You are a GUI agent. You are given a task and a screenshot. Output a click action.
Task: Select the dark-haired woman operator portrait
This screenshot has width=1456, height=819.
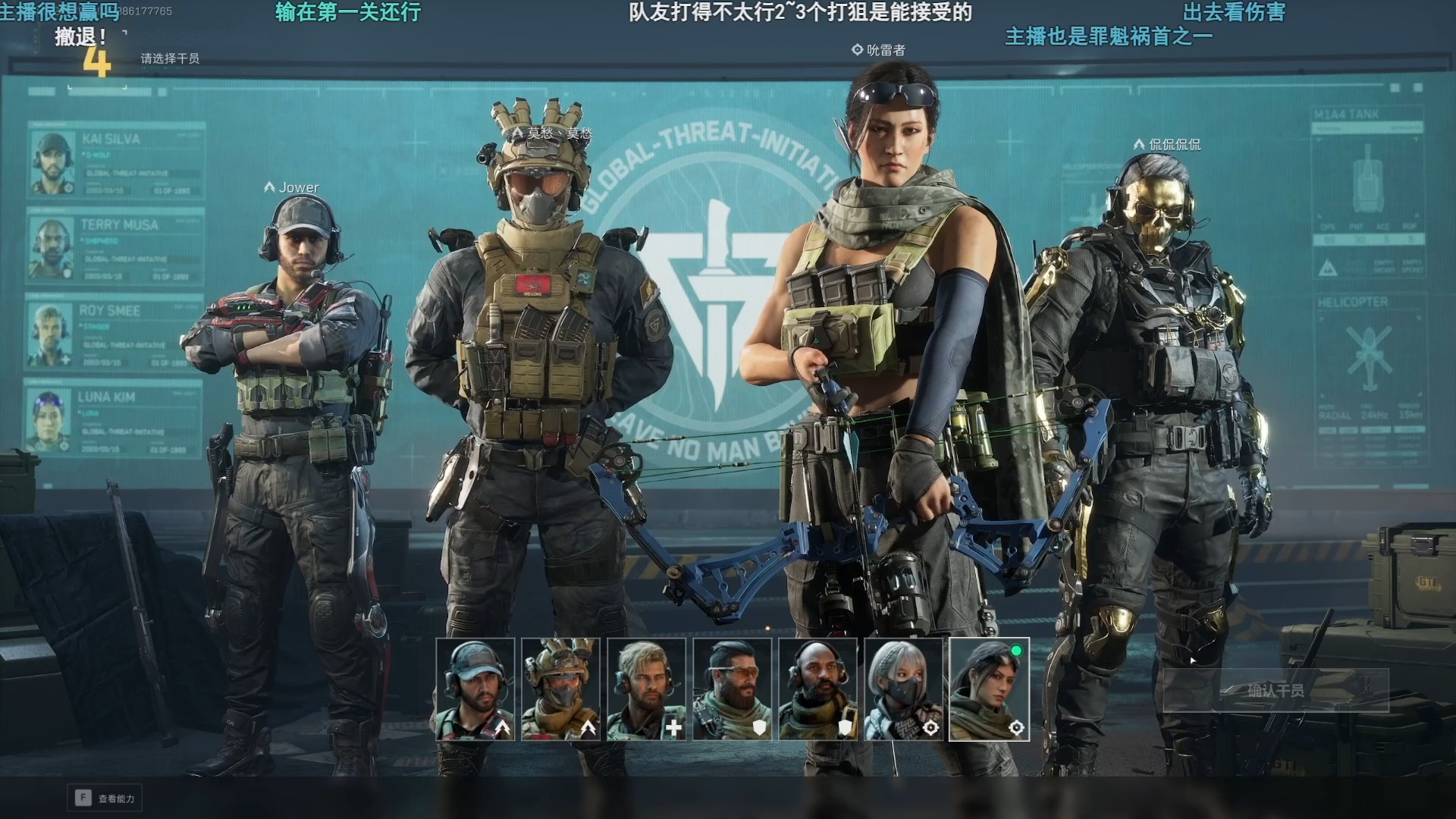[990, 689]
